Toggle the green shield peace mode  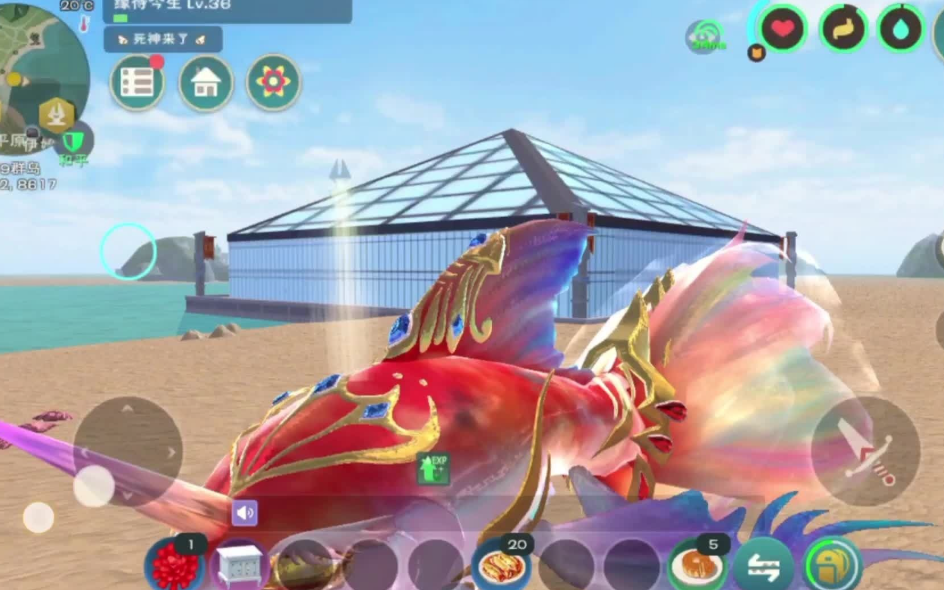point(73,141)
